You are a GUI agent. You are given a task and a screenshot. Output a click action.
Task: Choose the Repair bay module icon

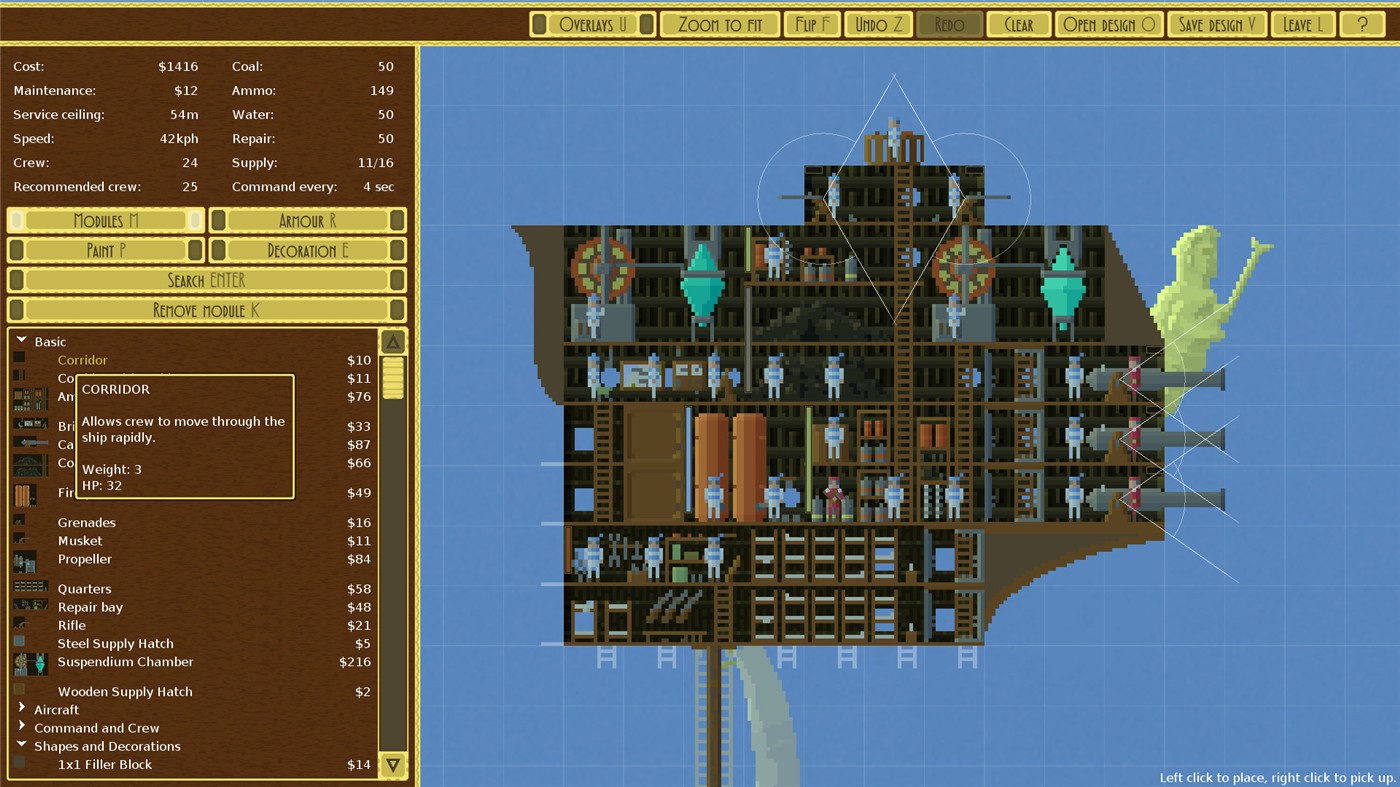click(30, 606)
